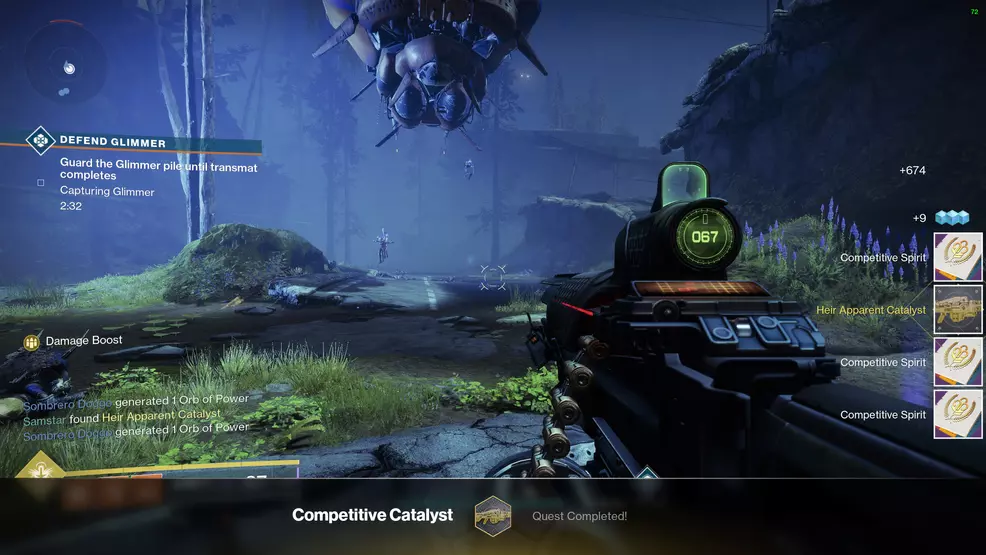Select the Competitive Catalyst quest completed icon
This screenshot has width=986, height=555.
click(492, 515)
